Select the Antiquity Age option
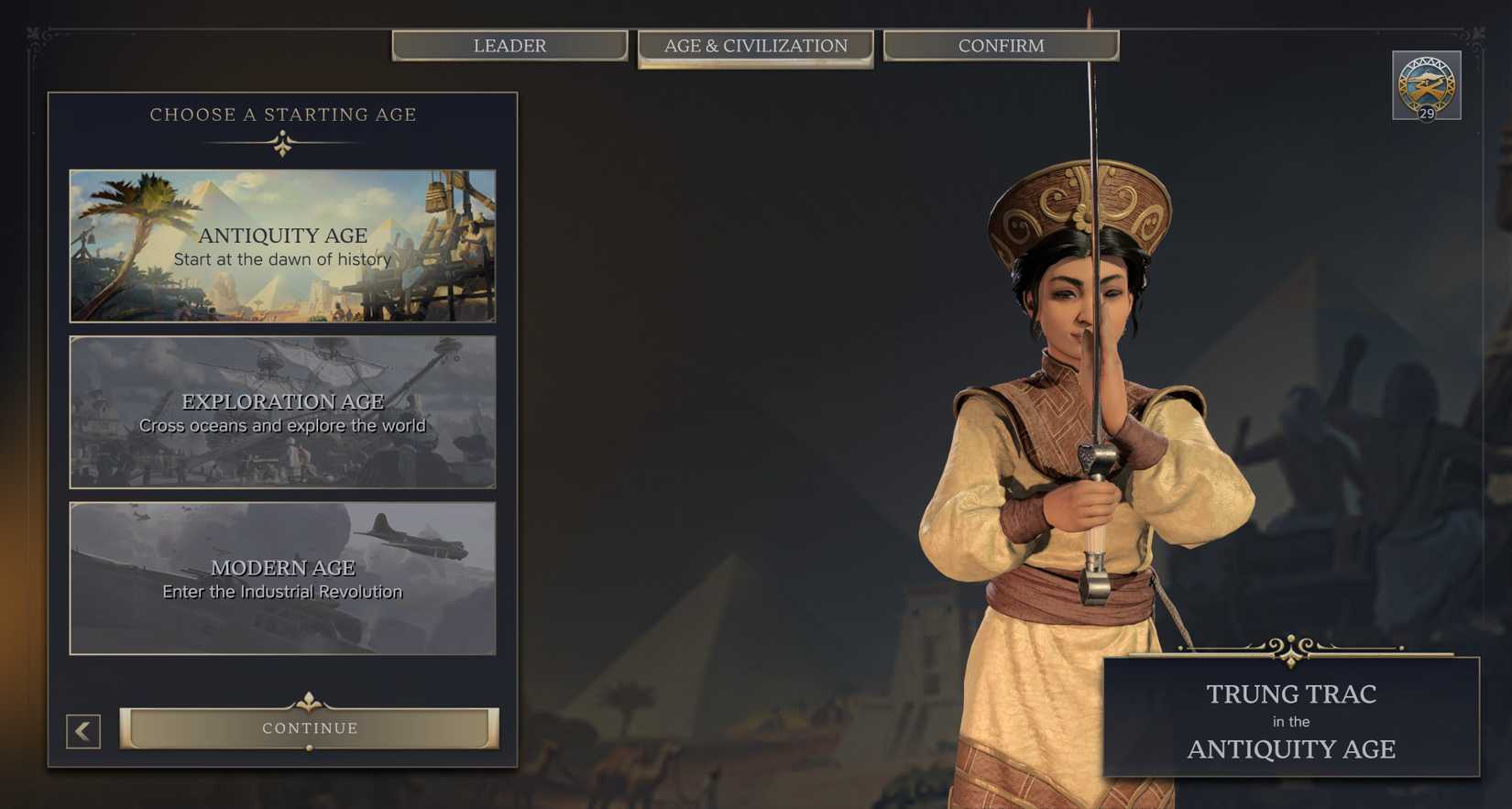Image resolution: width=1512 pixels, height=809 pixels. 281,245
